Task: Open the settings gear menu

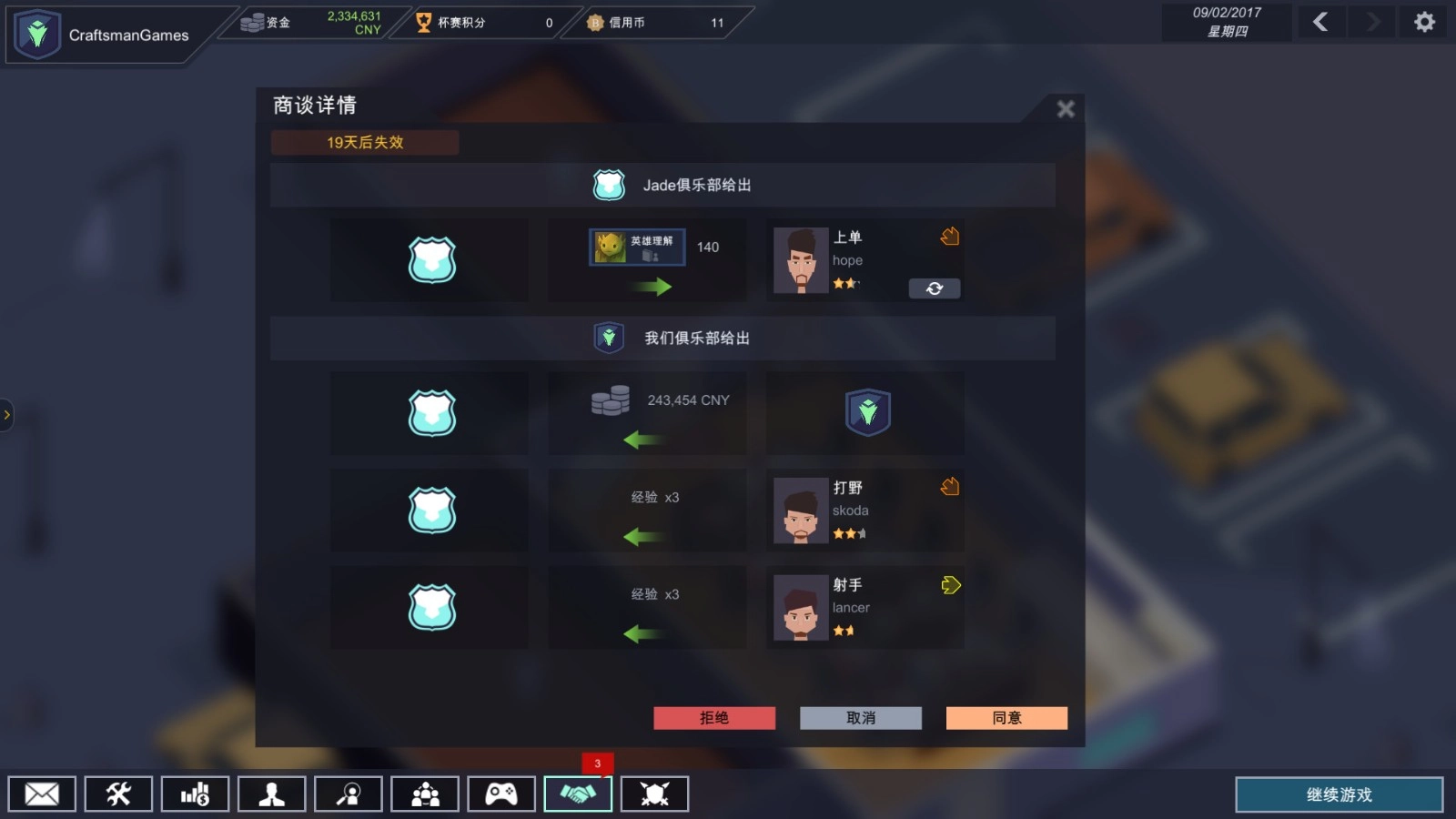Action: 1424,21
